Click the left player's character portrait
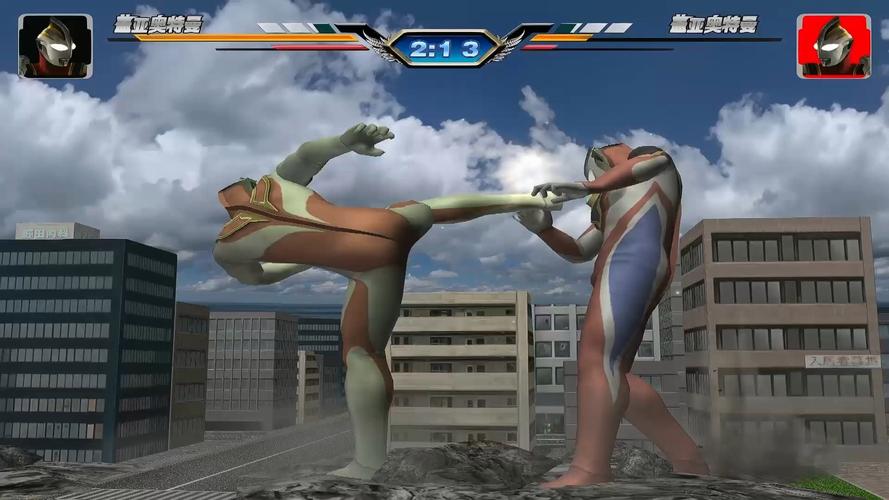This screenshot has width=889, height=500. pos(55,46)
